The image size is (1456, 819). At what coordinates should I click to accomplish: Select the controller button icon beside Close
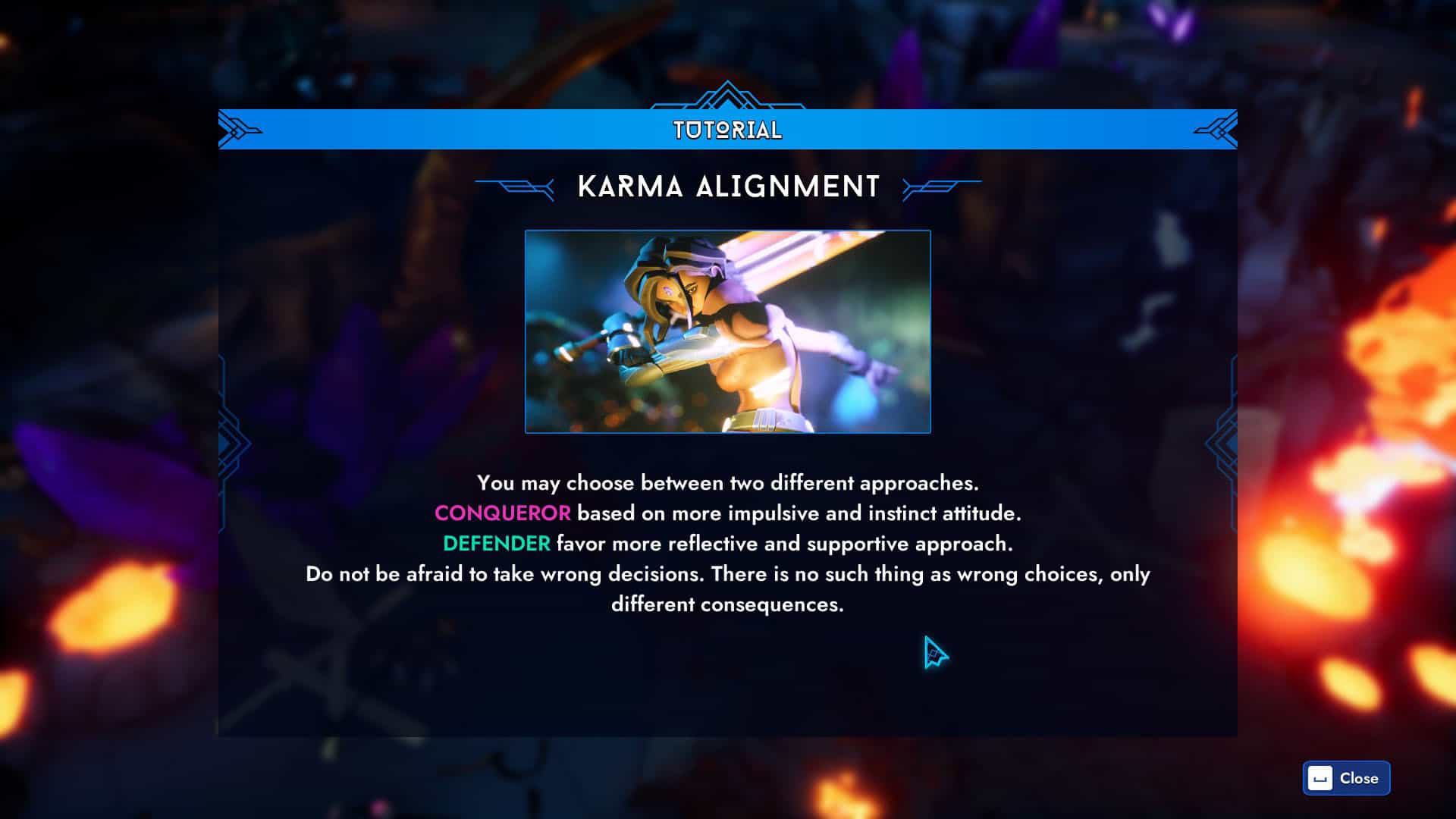pos(1319,778)
